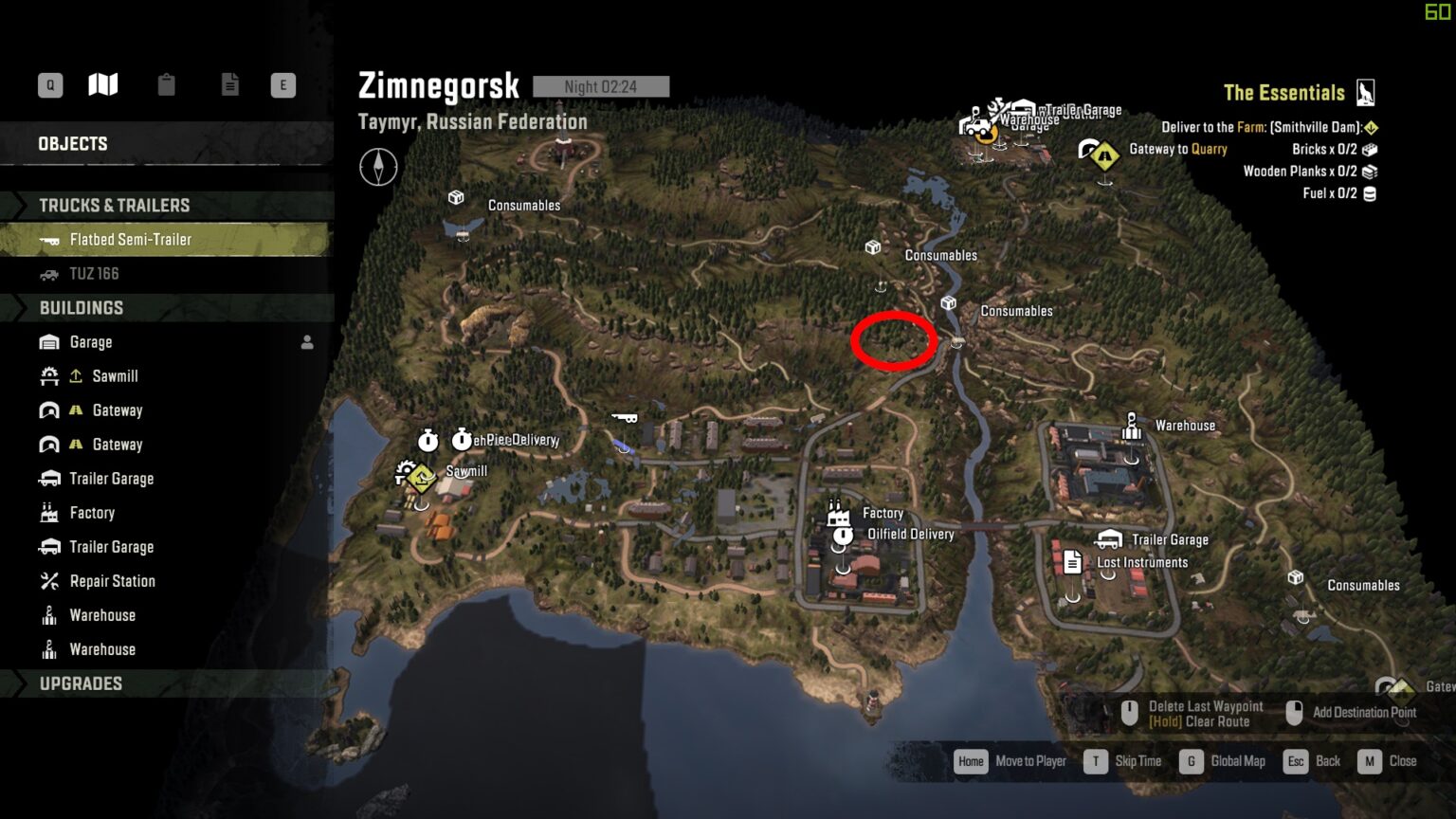1456x819 pixels.
Task: Pick Factory from the buildings list
Action: pyautogui.click(x=92, y=513)
